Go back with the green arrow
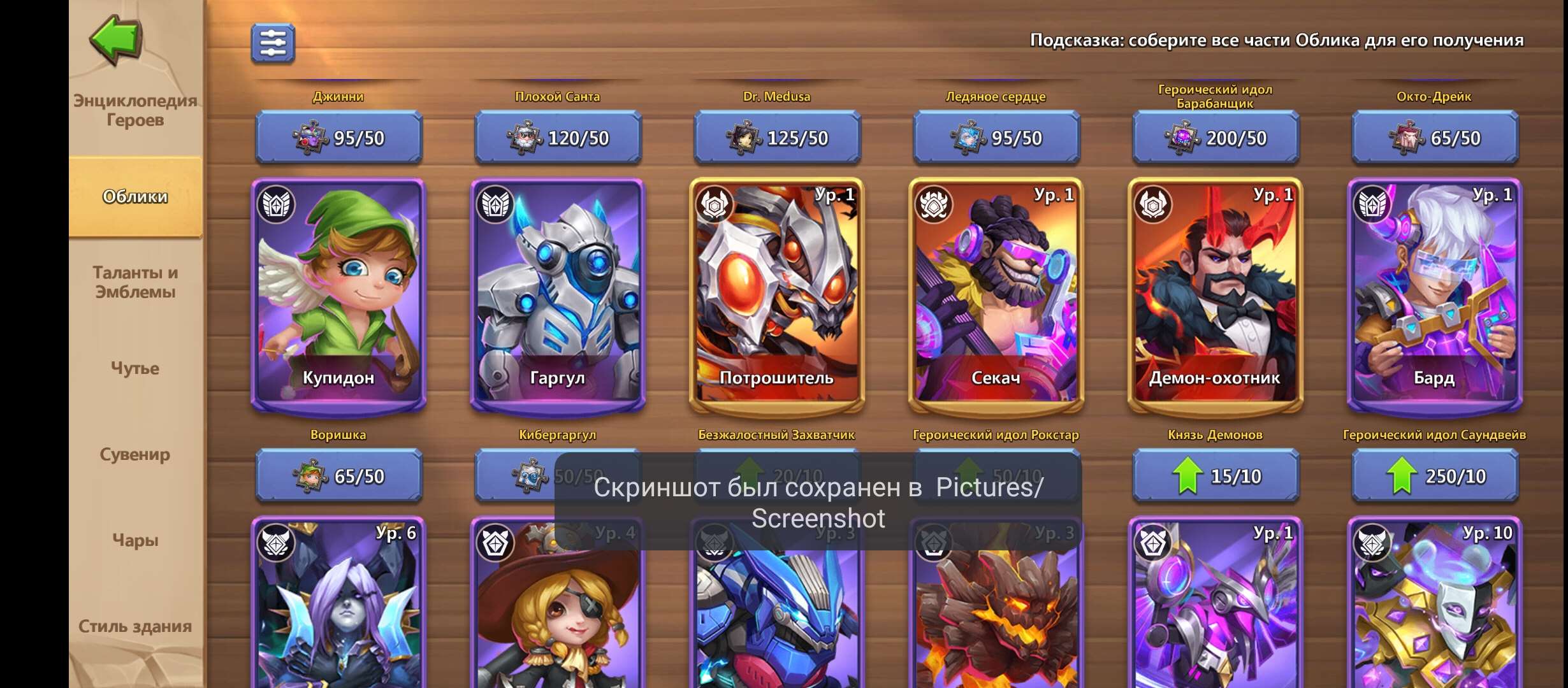 pyautogui.click(x=115, y=39)
